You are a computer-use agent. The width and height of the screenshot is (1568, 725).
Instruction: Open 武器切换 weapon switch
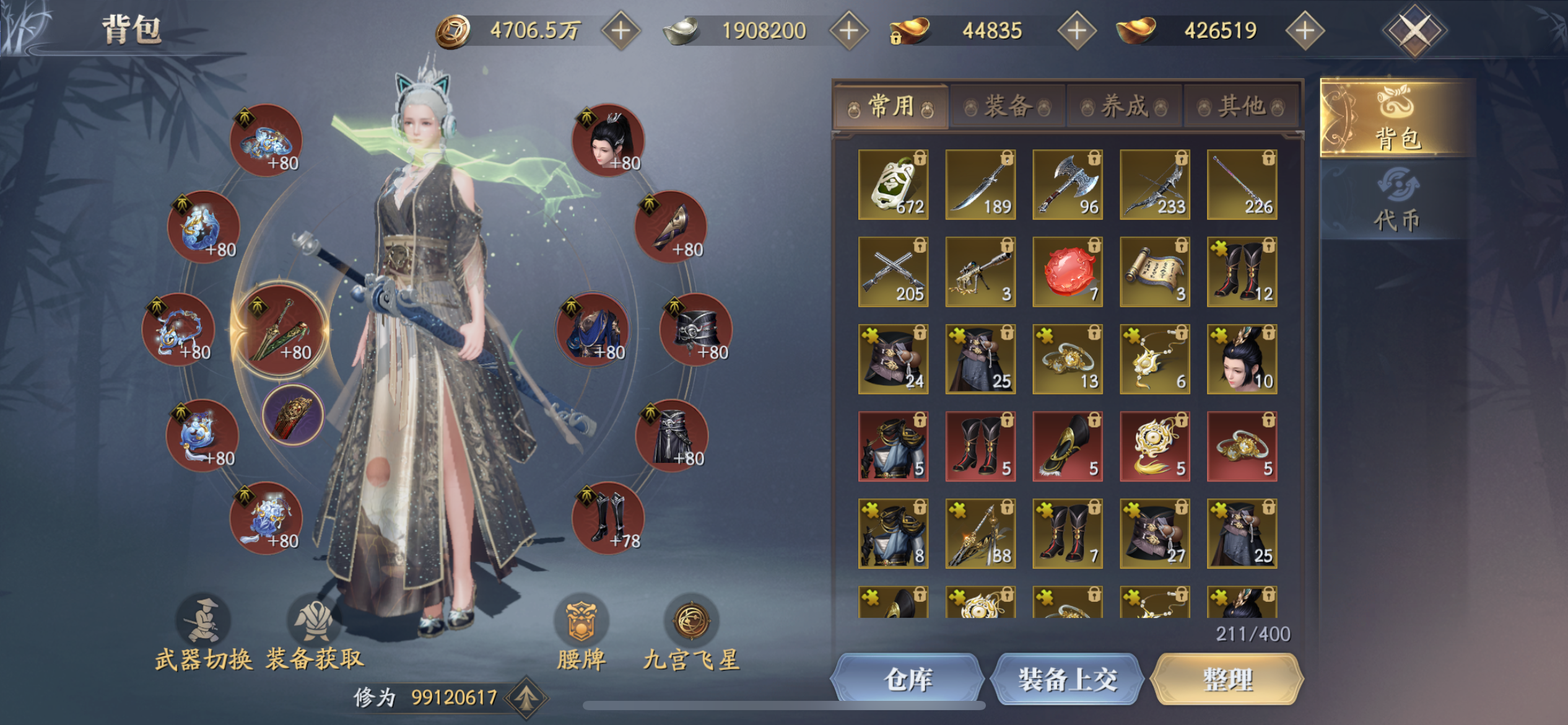tap(204, 633)
